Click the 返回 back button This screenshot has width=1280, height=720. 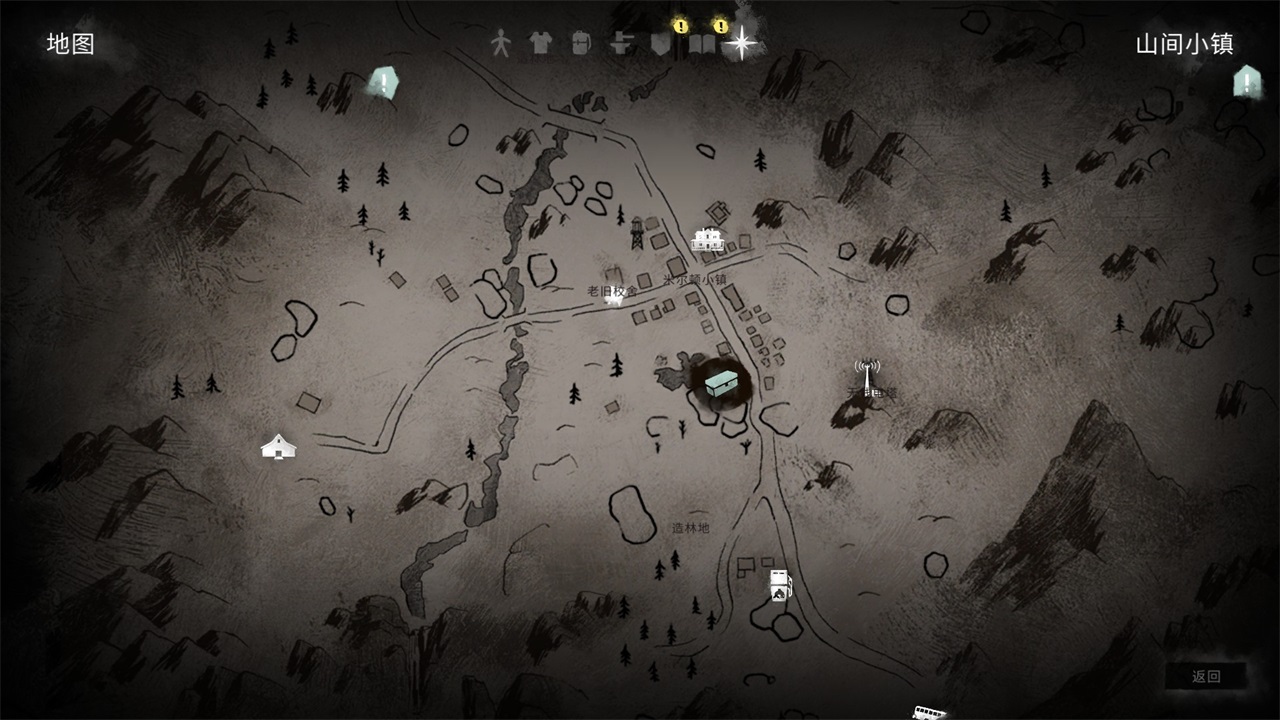[1206, 677]
